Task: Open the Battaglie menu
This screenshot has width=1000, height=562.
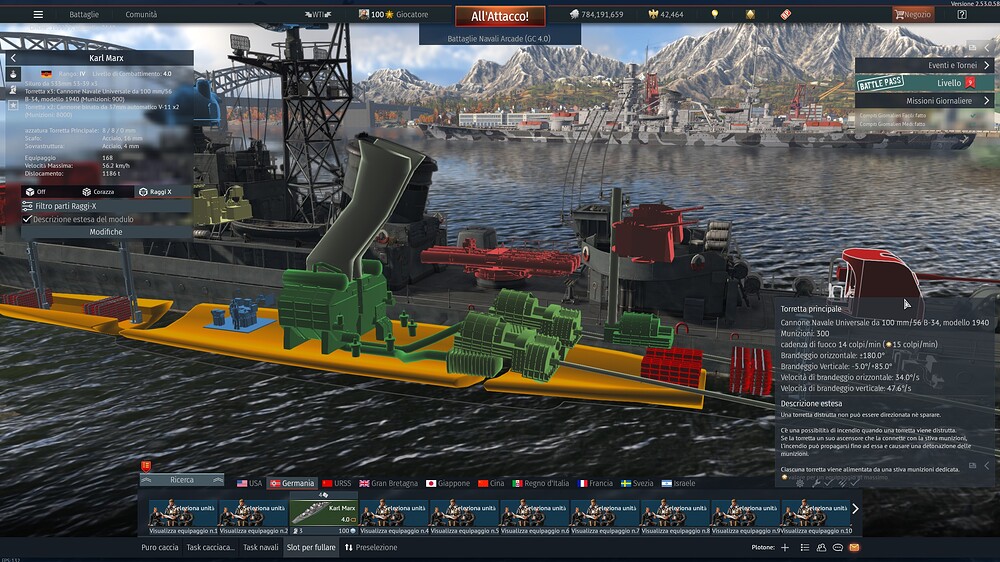Action: click(x=84, y=15)
